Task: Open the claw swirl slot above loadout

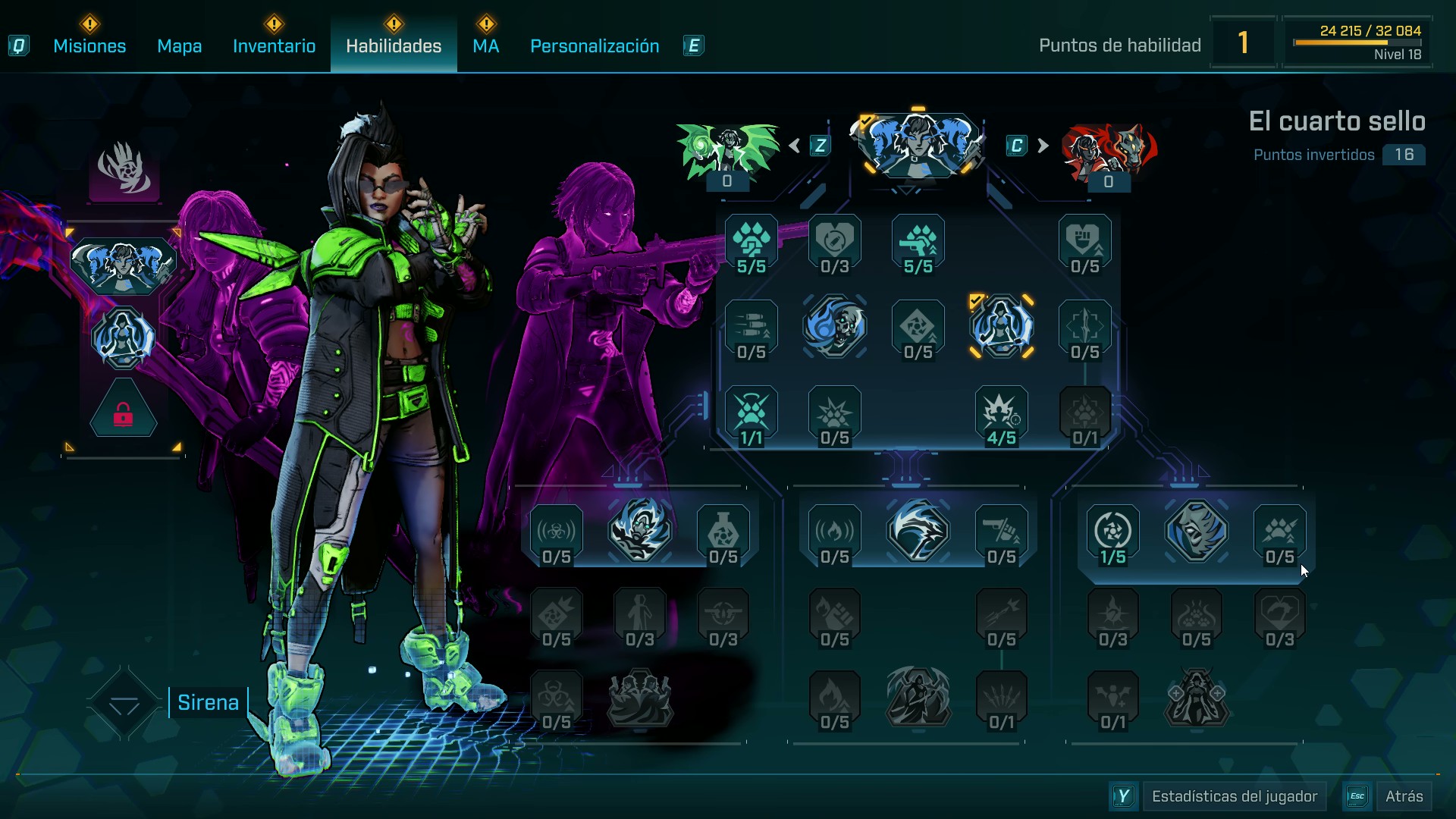Action: [x=124, y=170]
